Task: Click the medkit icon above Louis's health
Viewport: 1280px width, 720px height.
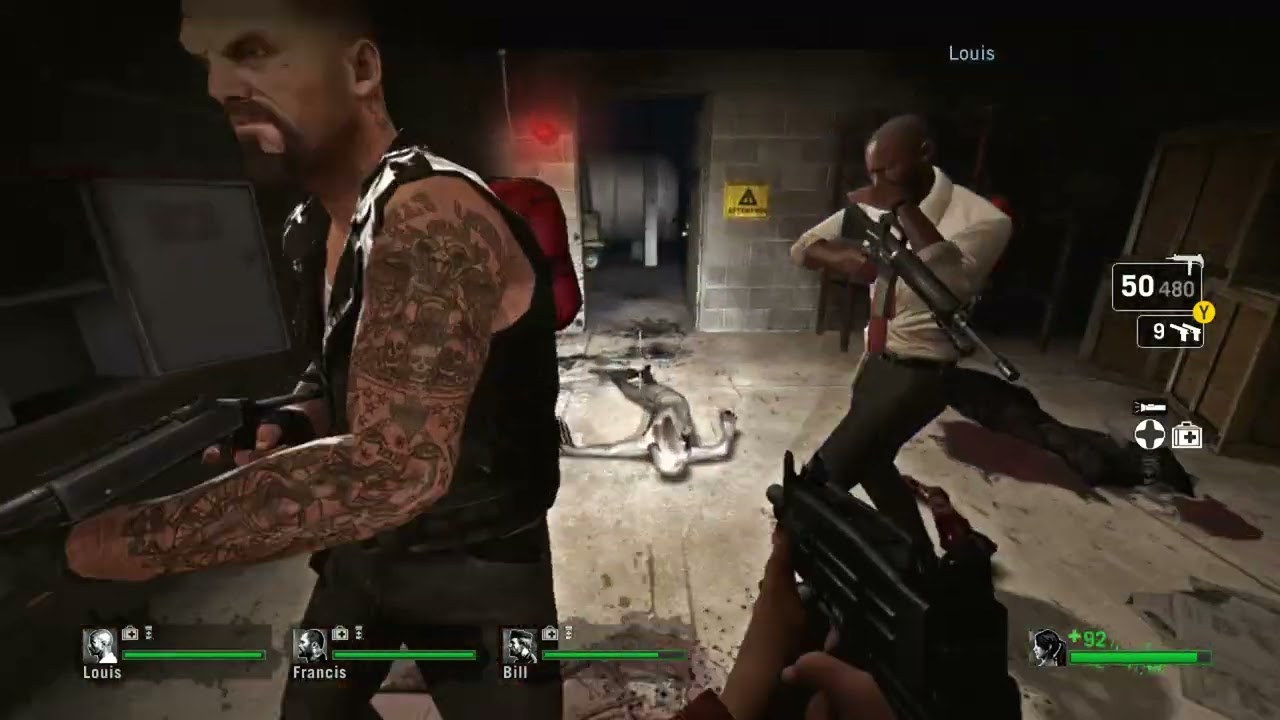Action: (130, 633)
